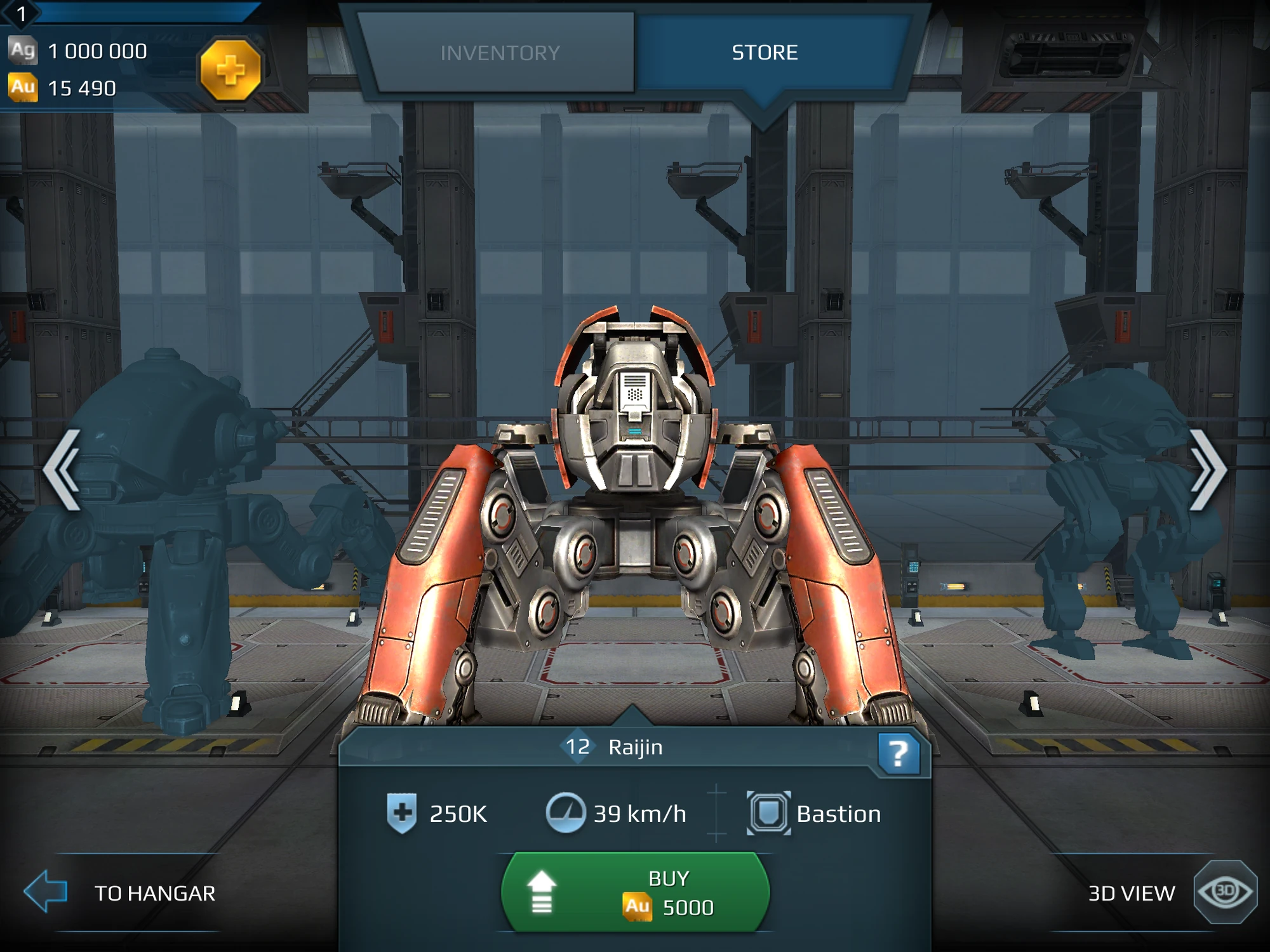Screen dimensions: 1270x952
Task: Click the TO HANGAR label
Action: (x=154, y=894)
